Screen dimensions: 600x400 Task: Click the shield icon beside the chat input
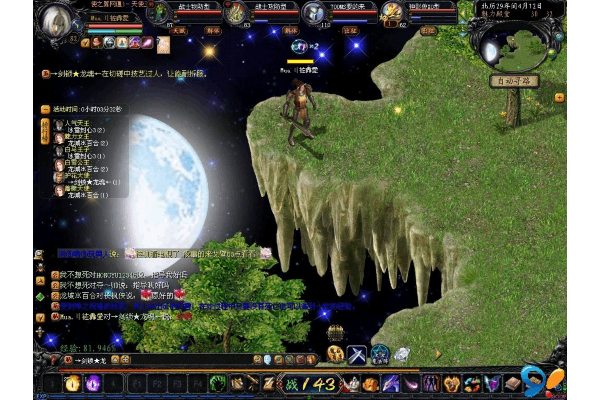pyautogui.click(x=267, y=360)
